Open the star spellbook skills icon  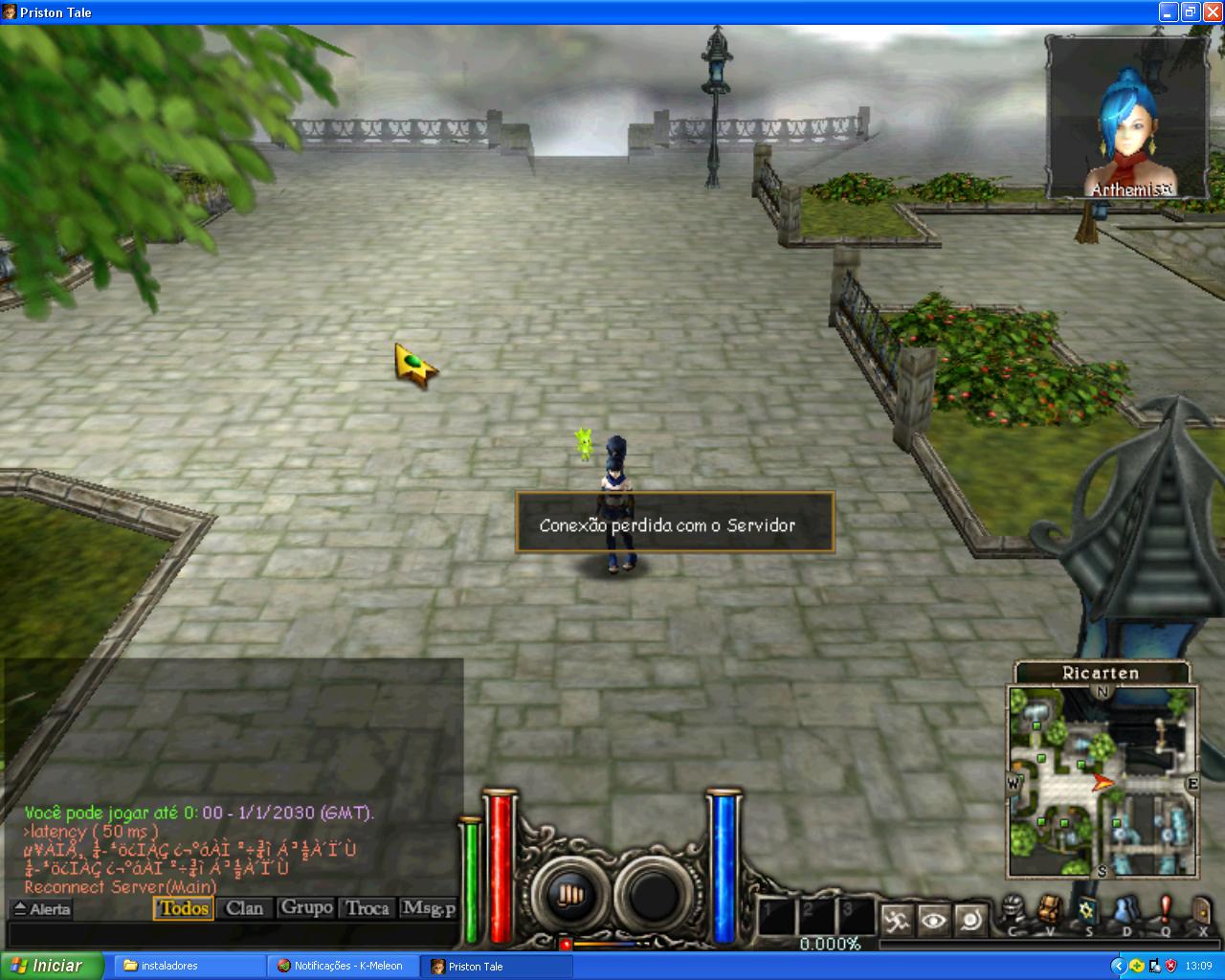point(1088,909)
